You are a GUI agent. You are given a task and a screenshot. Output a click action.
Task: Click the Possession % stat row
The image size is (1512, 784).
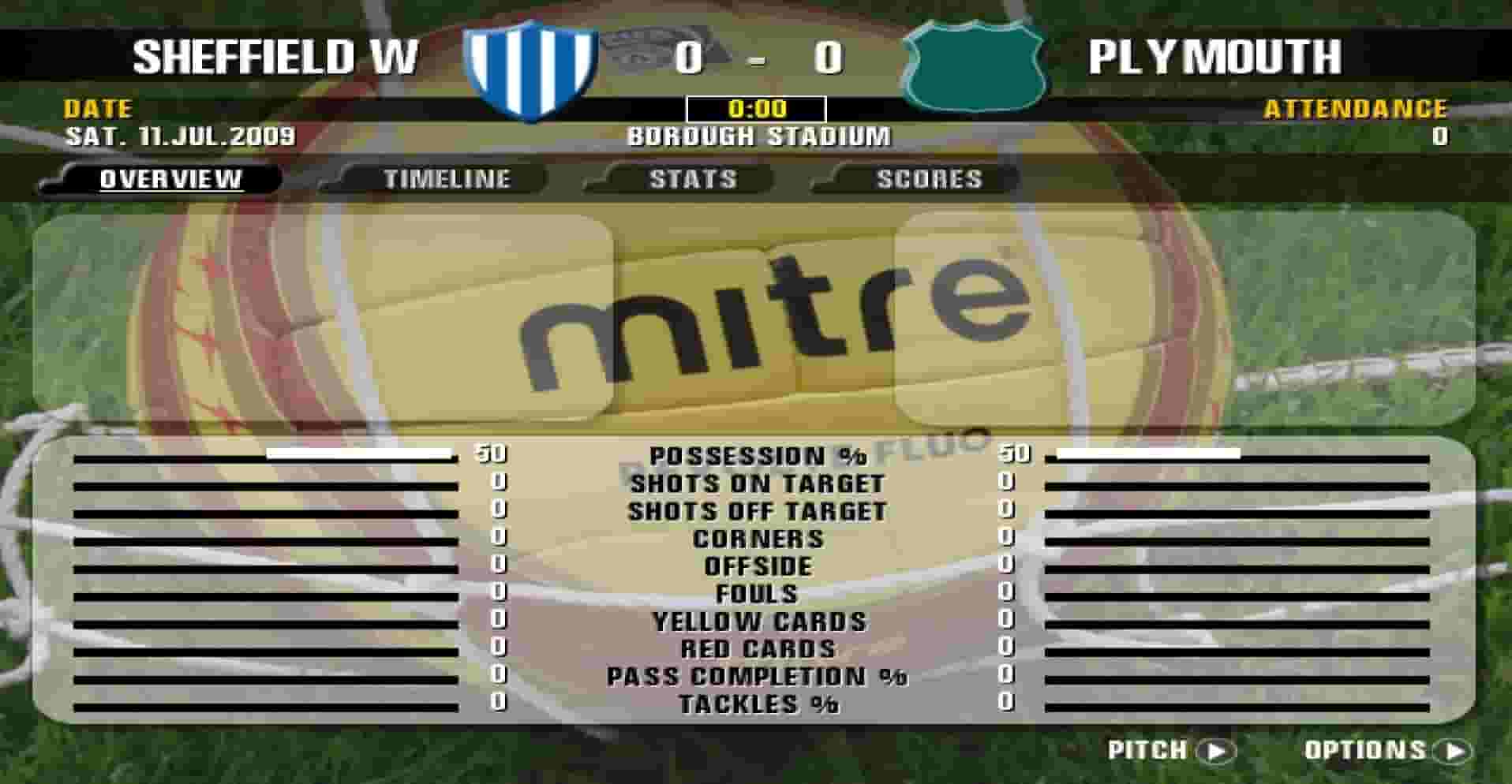758,455
